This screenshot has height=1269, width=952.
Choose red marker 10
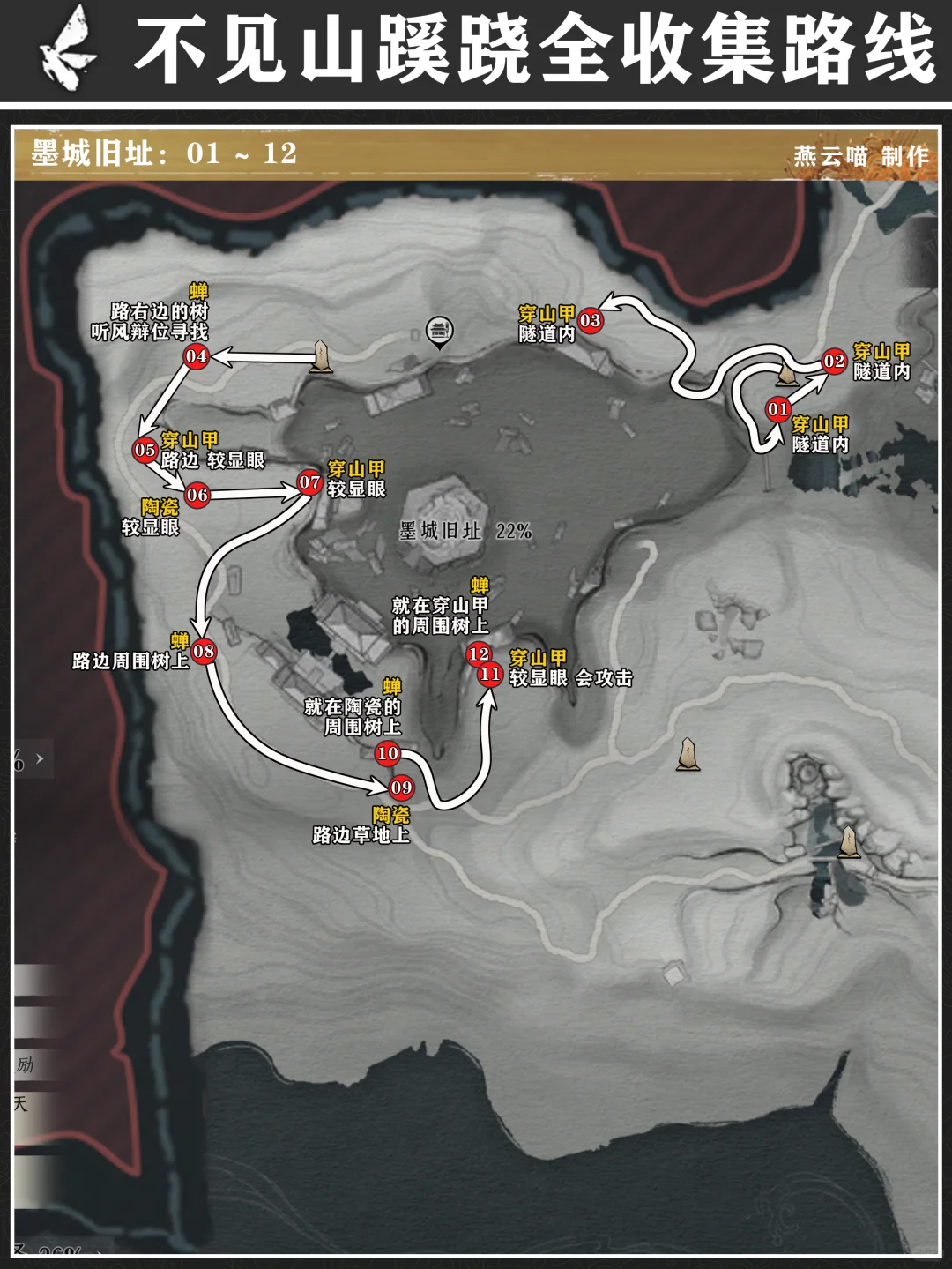pos(388,753)
